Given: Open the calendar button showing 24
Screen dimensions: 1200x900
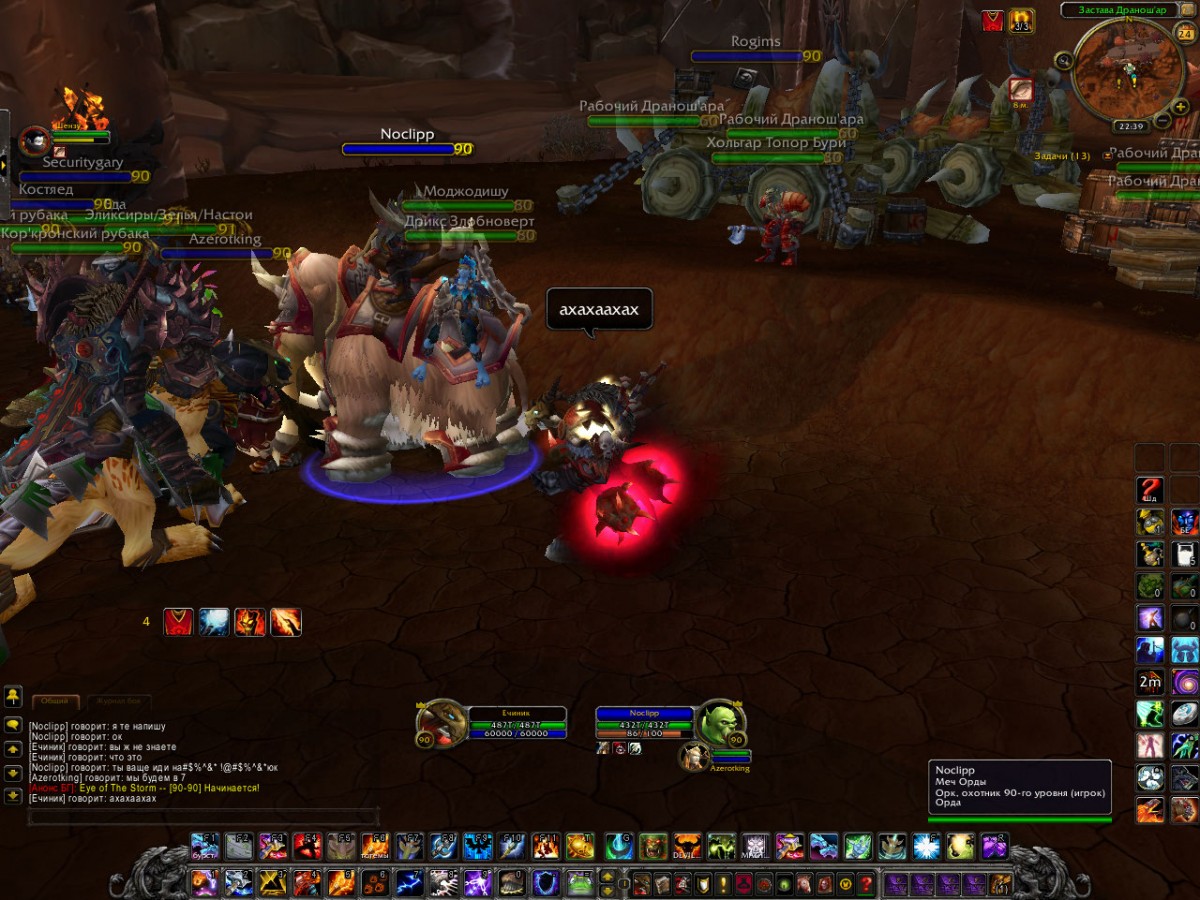Looking at the screenshot, I should pos(1186,33).
